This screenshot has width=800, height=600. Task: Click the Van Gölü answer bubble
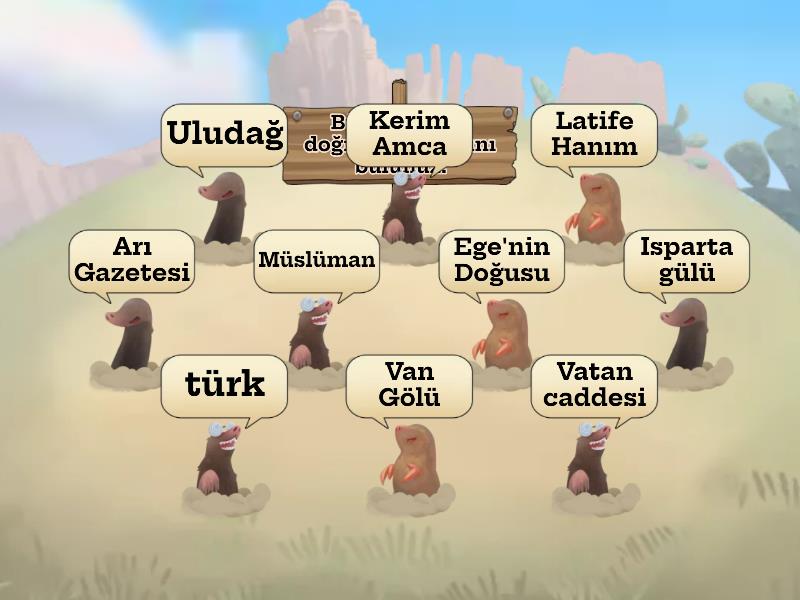(x=408, y=385)
